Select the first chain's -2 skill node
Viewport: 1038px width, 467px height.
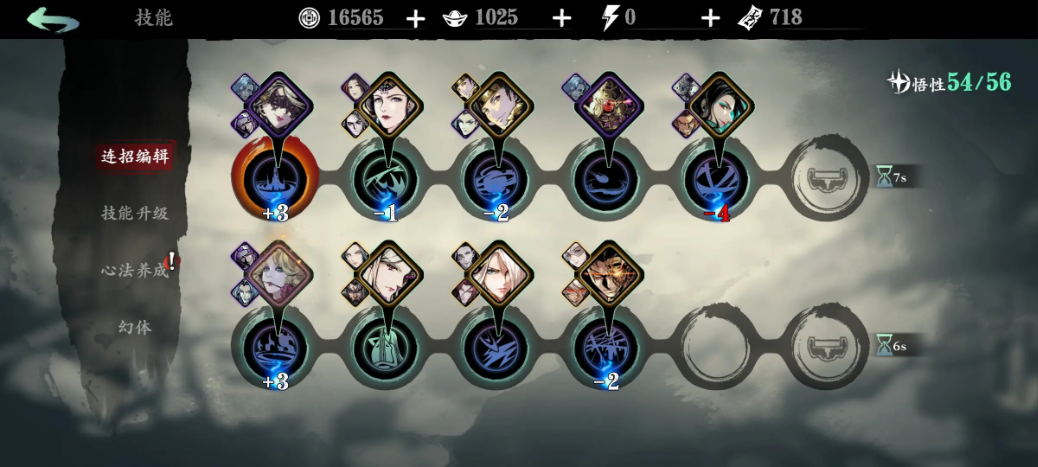click(x=496, y=180)
